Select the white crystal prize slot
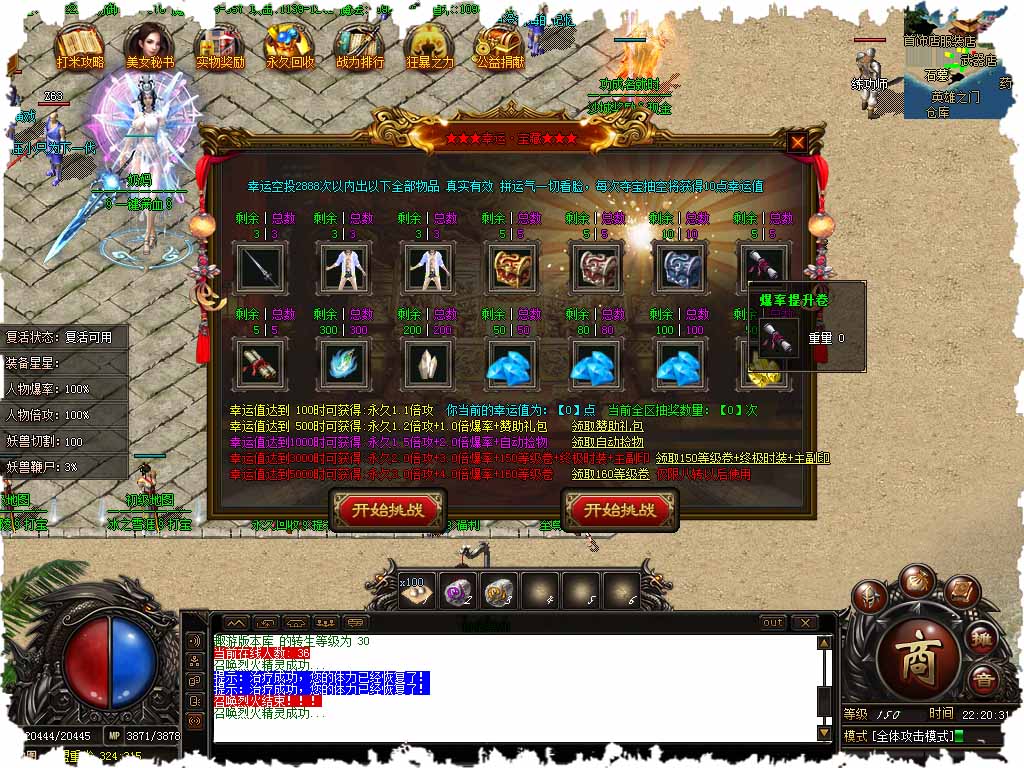 pyautogui.click(x=428, y=362)
